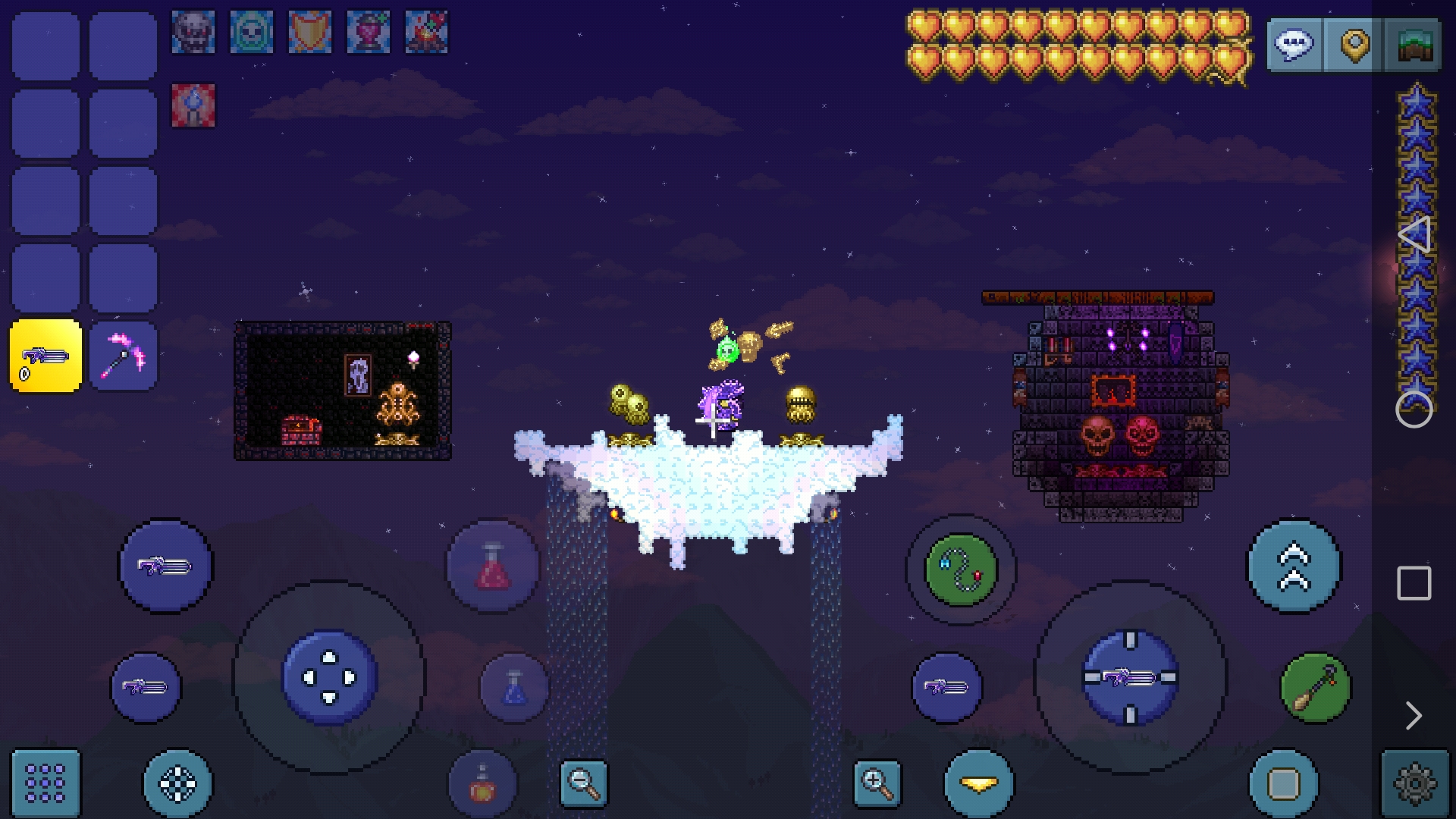Tap the gold map pin button

1354,45
